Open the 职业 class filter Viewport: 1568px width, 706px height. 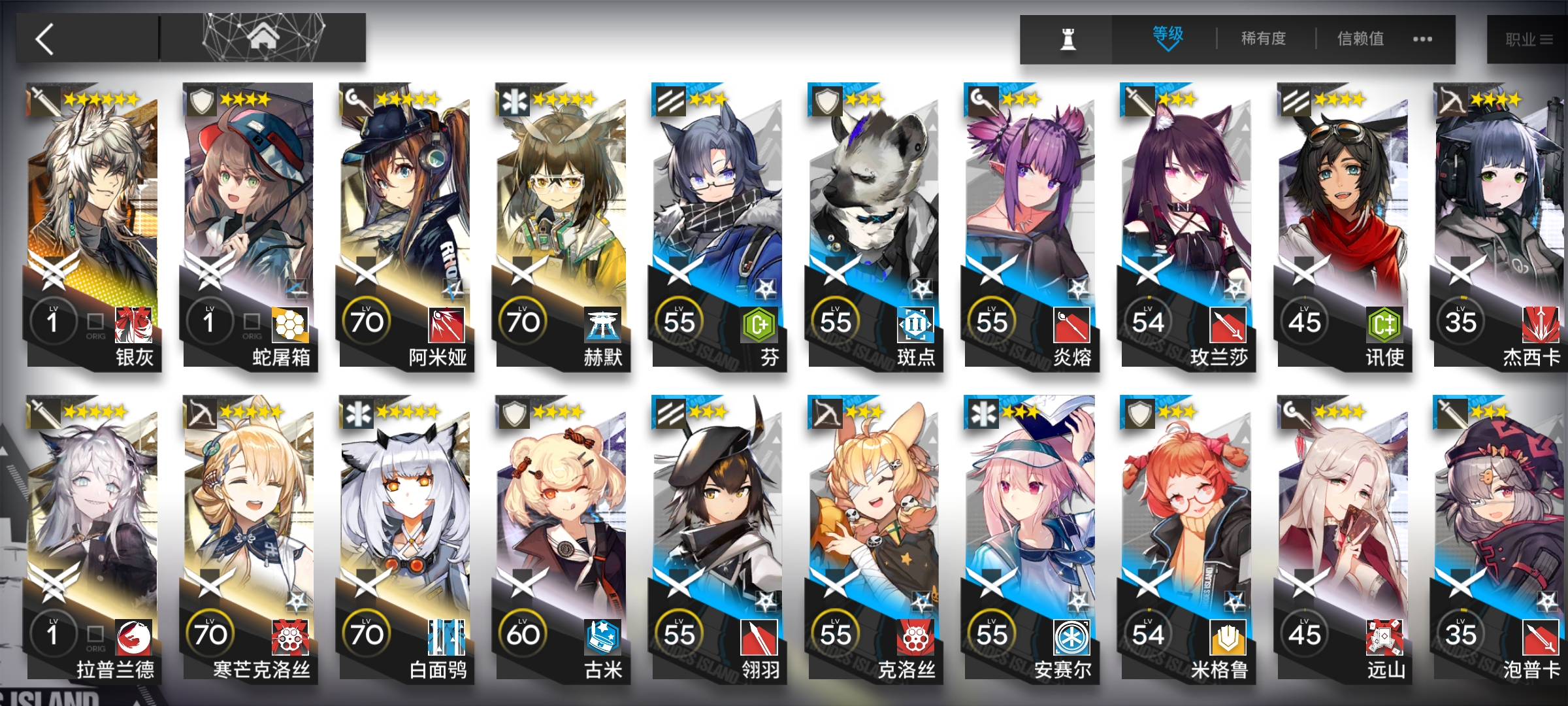1528,40
